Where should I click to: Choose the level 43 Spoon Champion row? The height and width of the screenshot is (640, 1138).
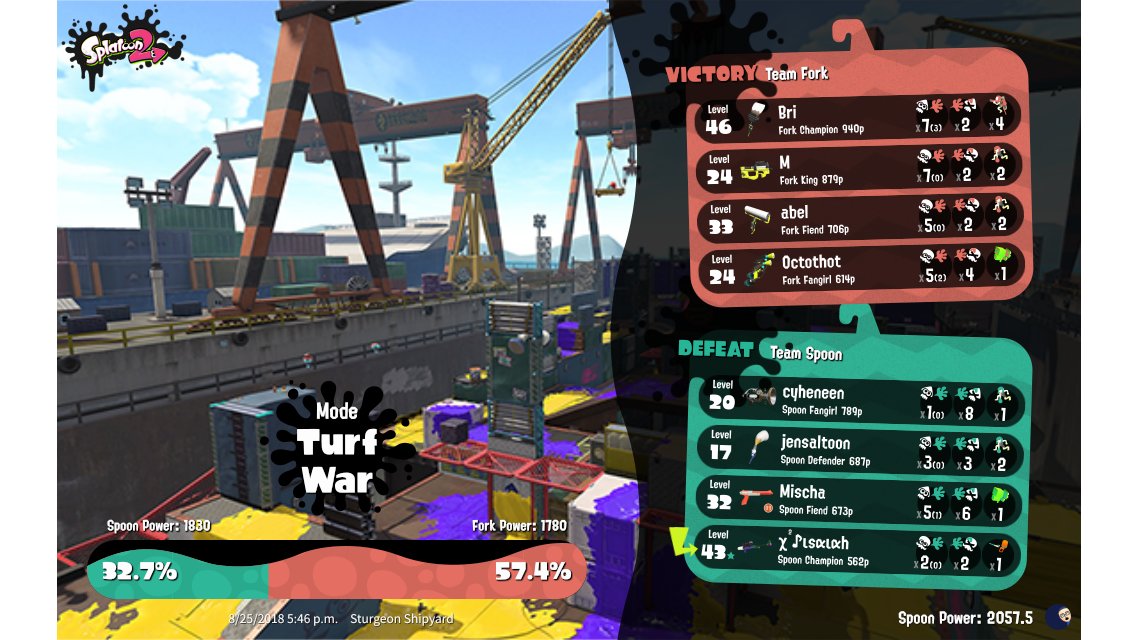[858, 551]
